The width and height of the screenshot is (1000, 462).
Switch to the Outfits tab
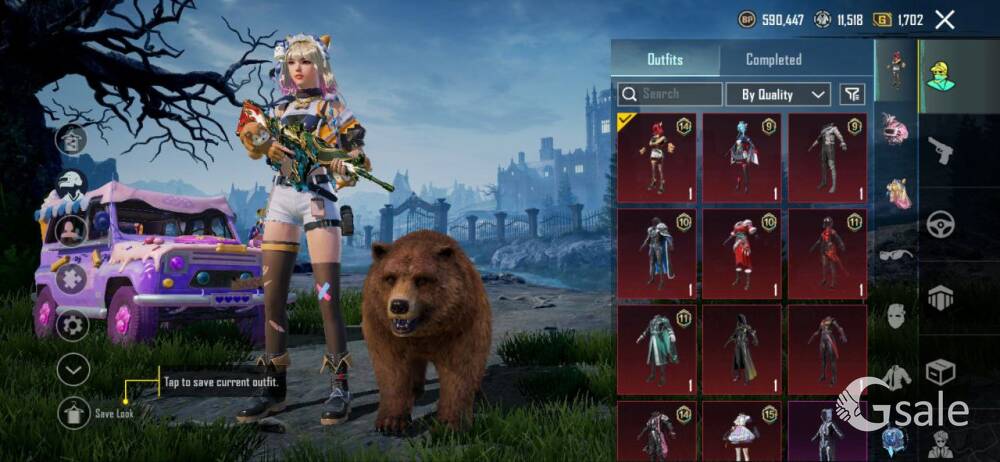[665, 59]
